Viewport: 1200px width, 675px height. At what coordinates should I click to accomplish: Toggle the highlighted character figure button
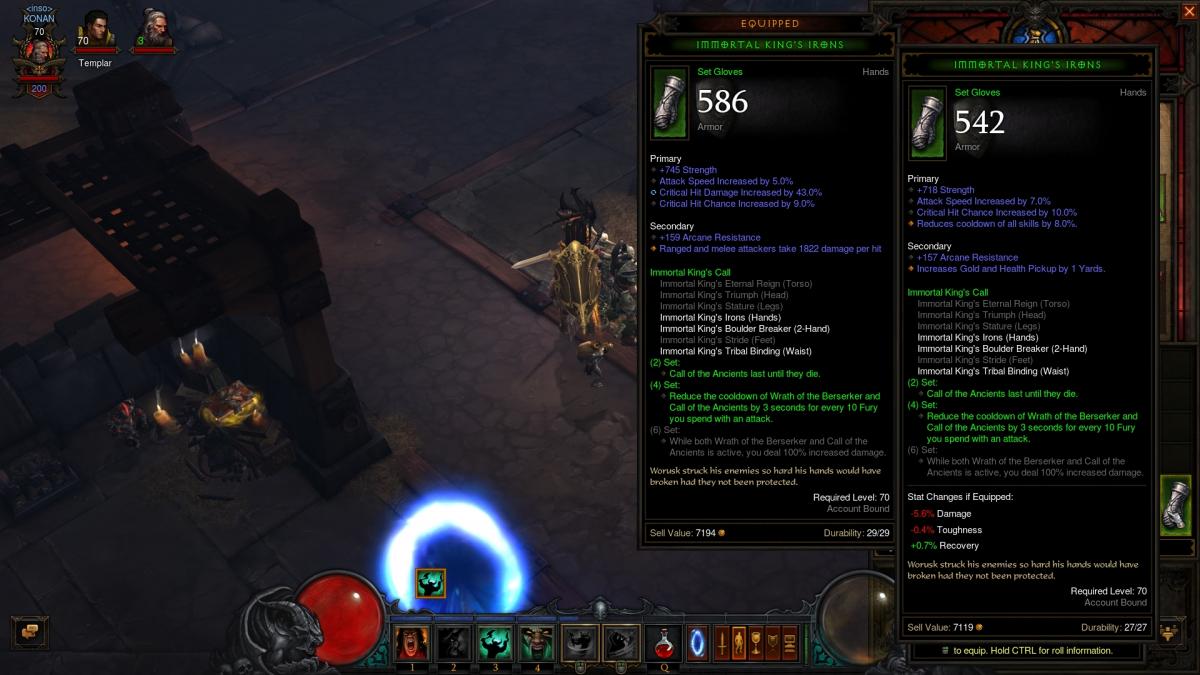[x=739, y=642]
